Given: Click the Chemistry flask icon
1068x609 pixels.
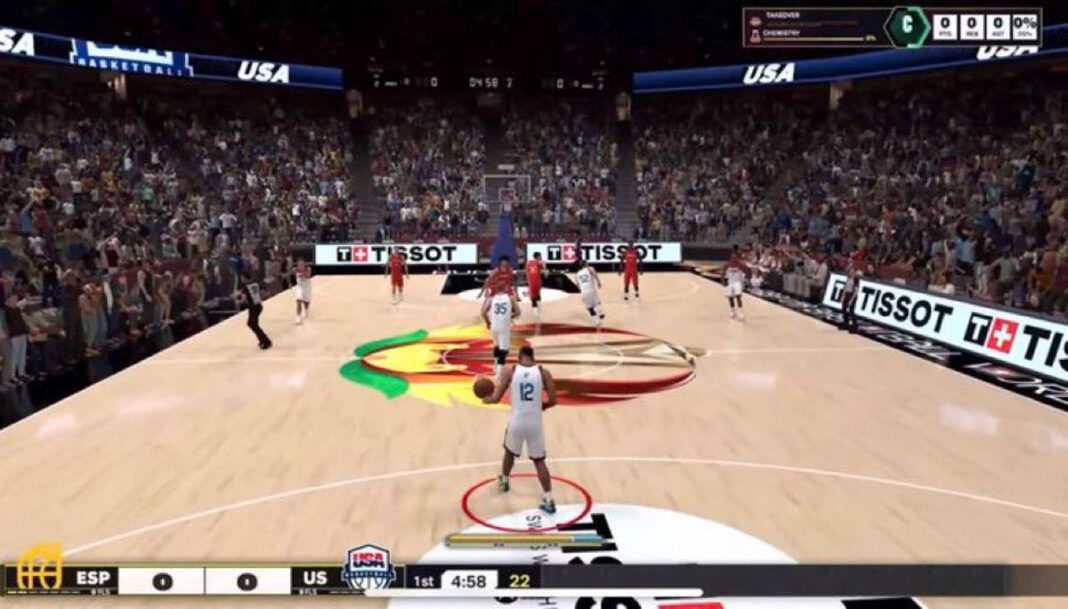Looking at the screenshot, I should (x=755, y=35).
